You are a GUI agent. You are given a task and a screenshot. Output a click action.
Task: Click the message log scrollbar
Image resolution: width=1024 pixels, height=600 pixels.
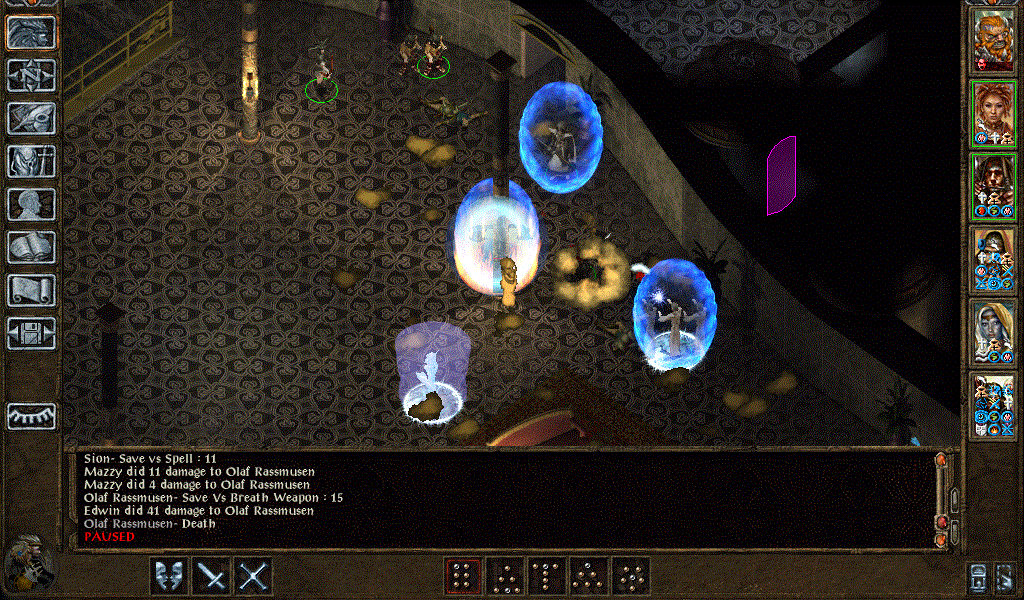pos(941,498)
